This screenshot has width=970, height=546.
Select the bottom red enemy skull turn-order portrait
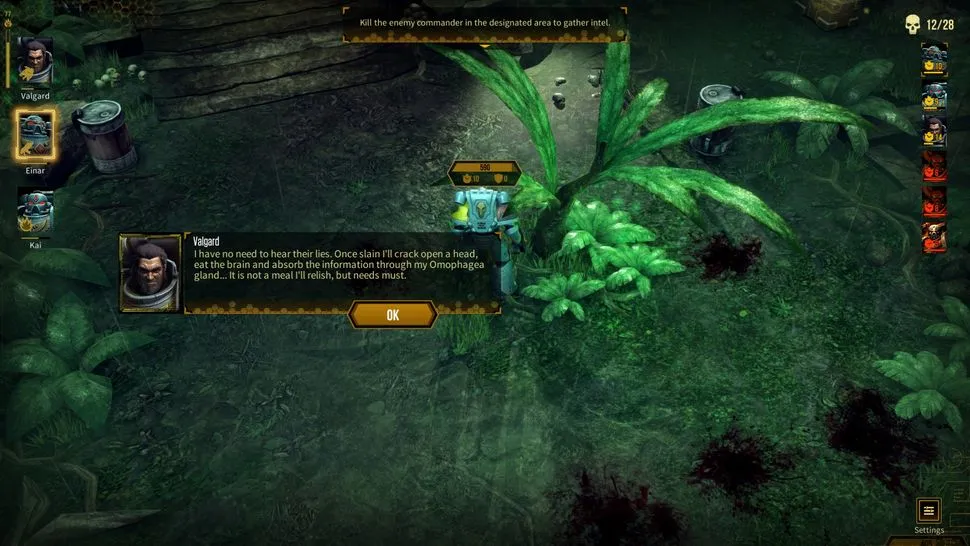(x=933, y=237)
